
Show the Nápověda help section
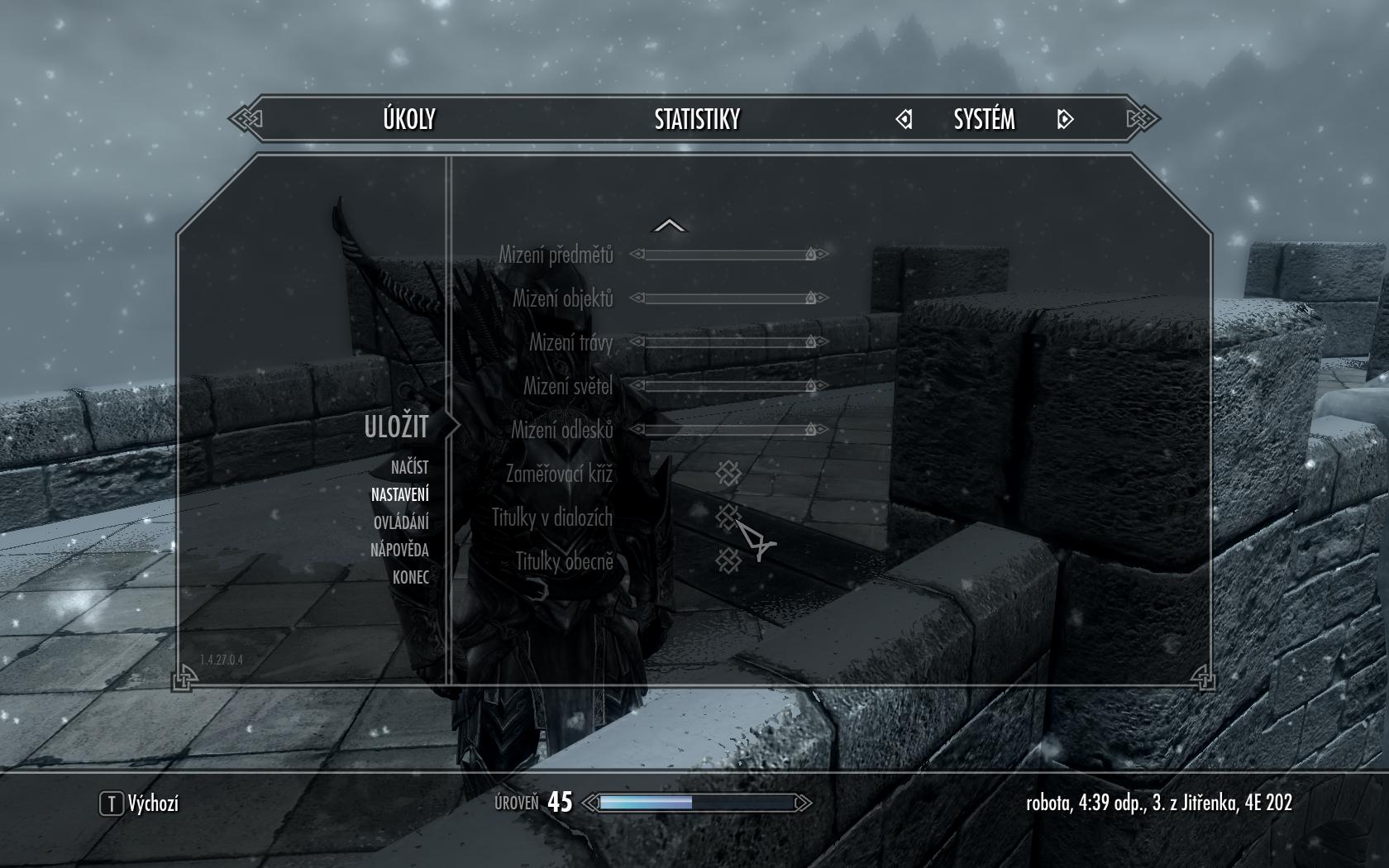coord(399,550)
